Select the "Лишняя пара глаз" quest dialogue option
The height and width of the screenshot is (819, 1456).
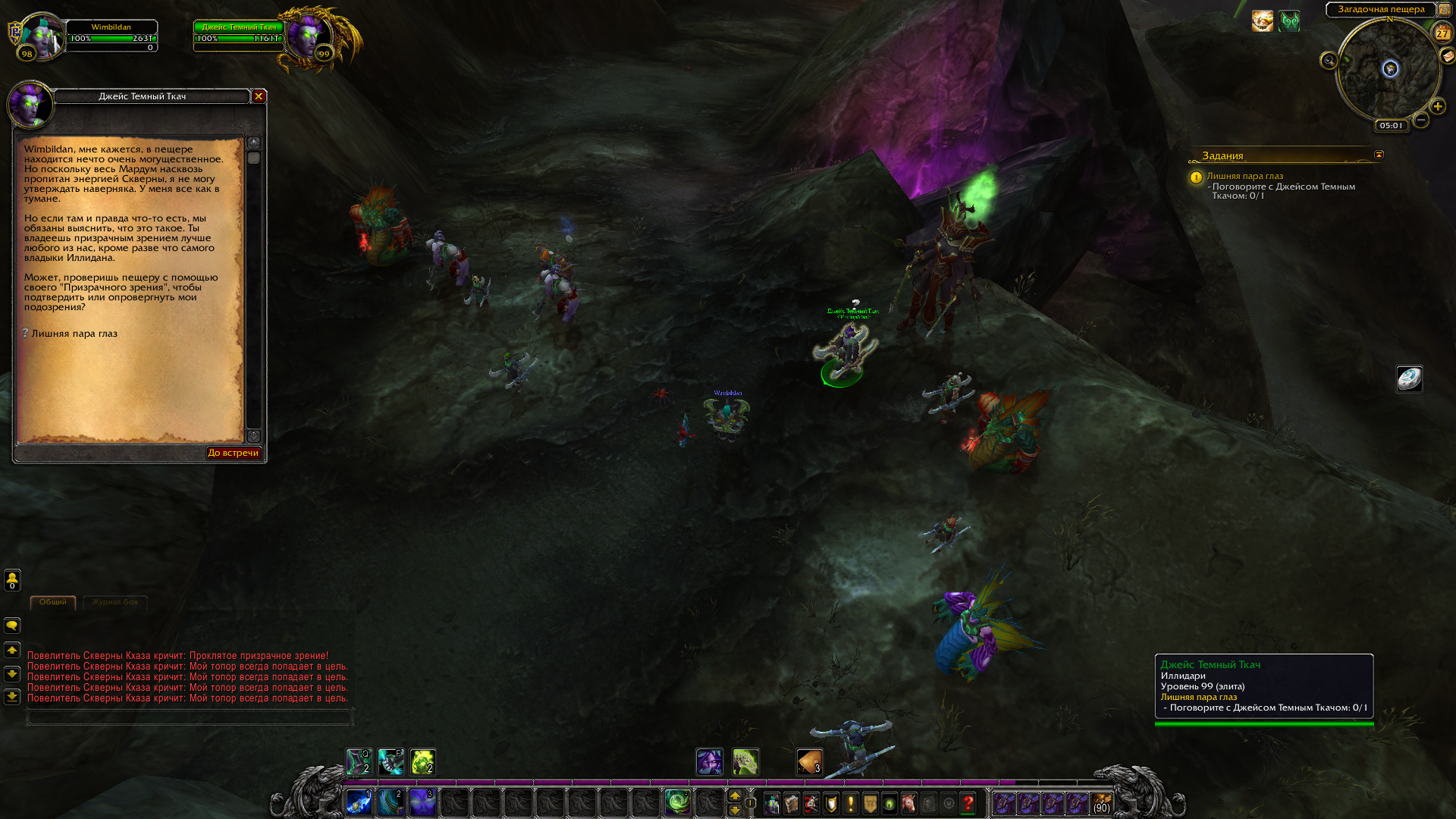pyautogui.click(x=74, y=334)
